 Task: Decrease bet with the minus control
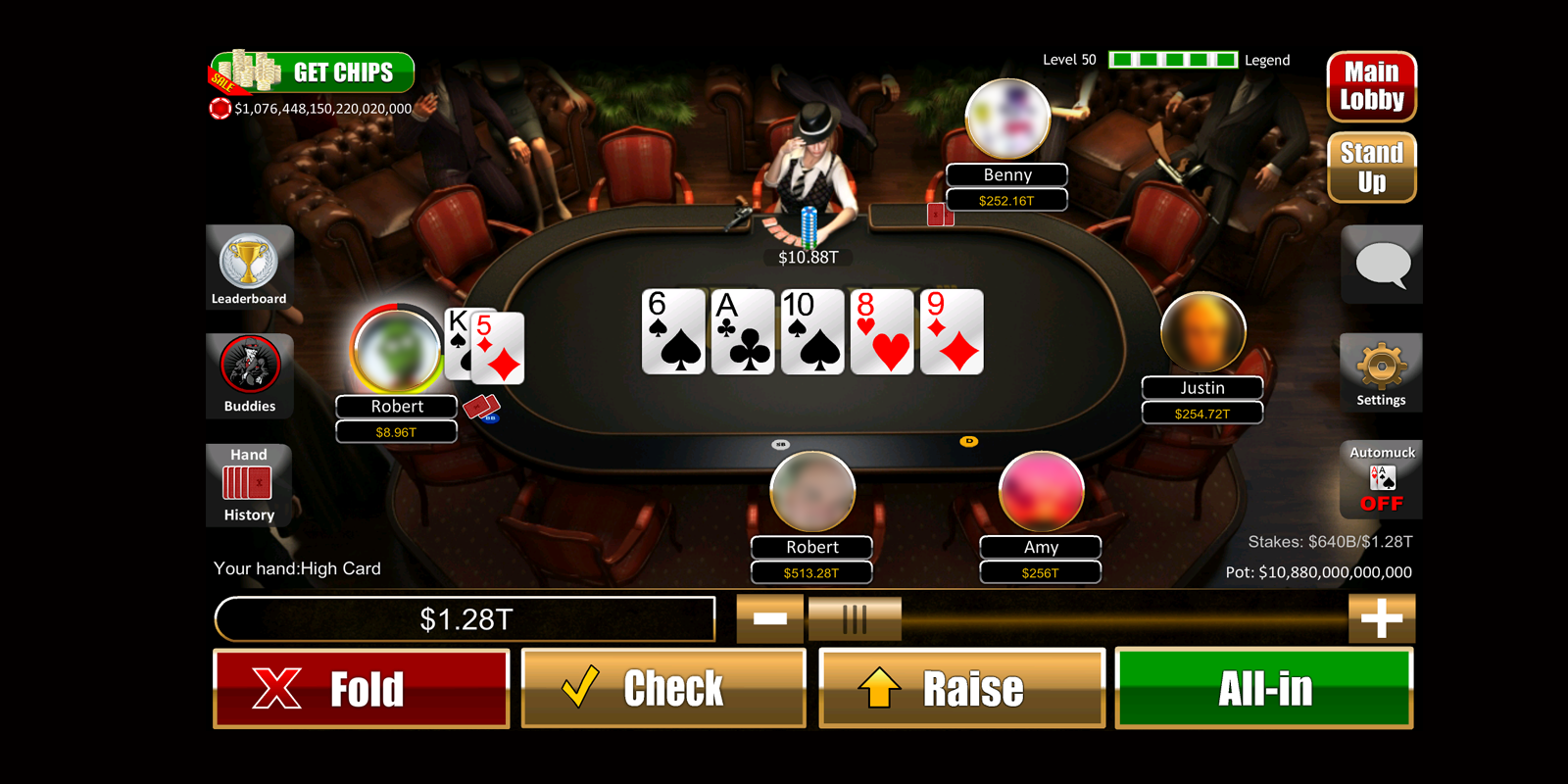(x=770, y=618)
